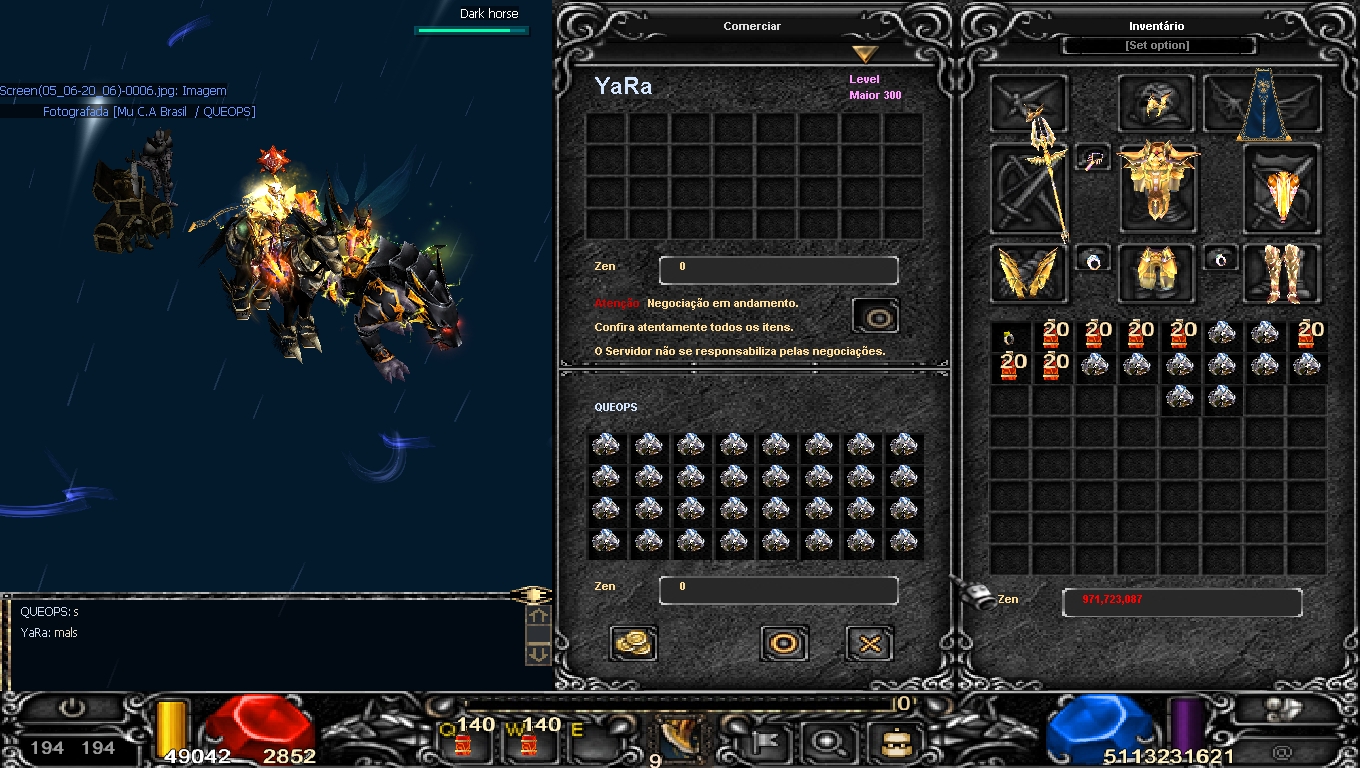Viewport: 1360px width, 768px height.
Task: Click the pendant necklace slot
Action: coord(1093,158)
